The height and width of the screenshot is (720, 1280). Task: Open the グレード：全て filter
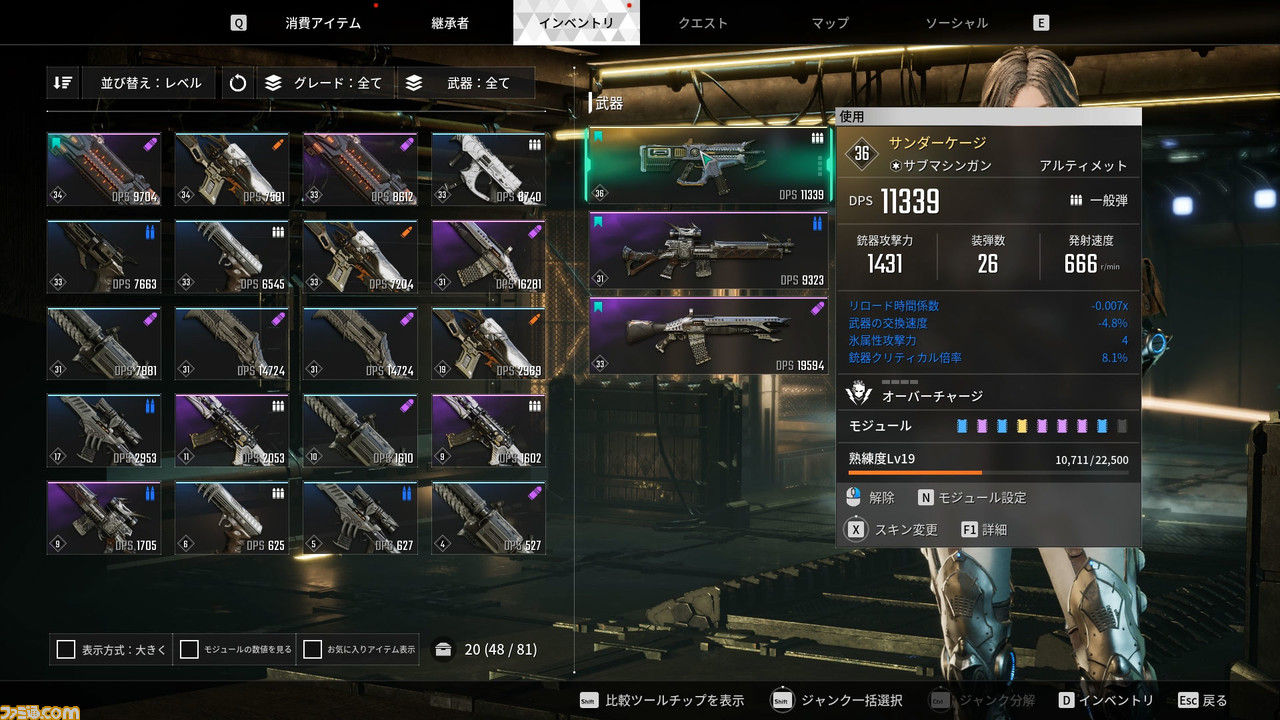point(324,83)
